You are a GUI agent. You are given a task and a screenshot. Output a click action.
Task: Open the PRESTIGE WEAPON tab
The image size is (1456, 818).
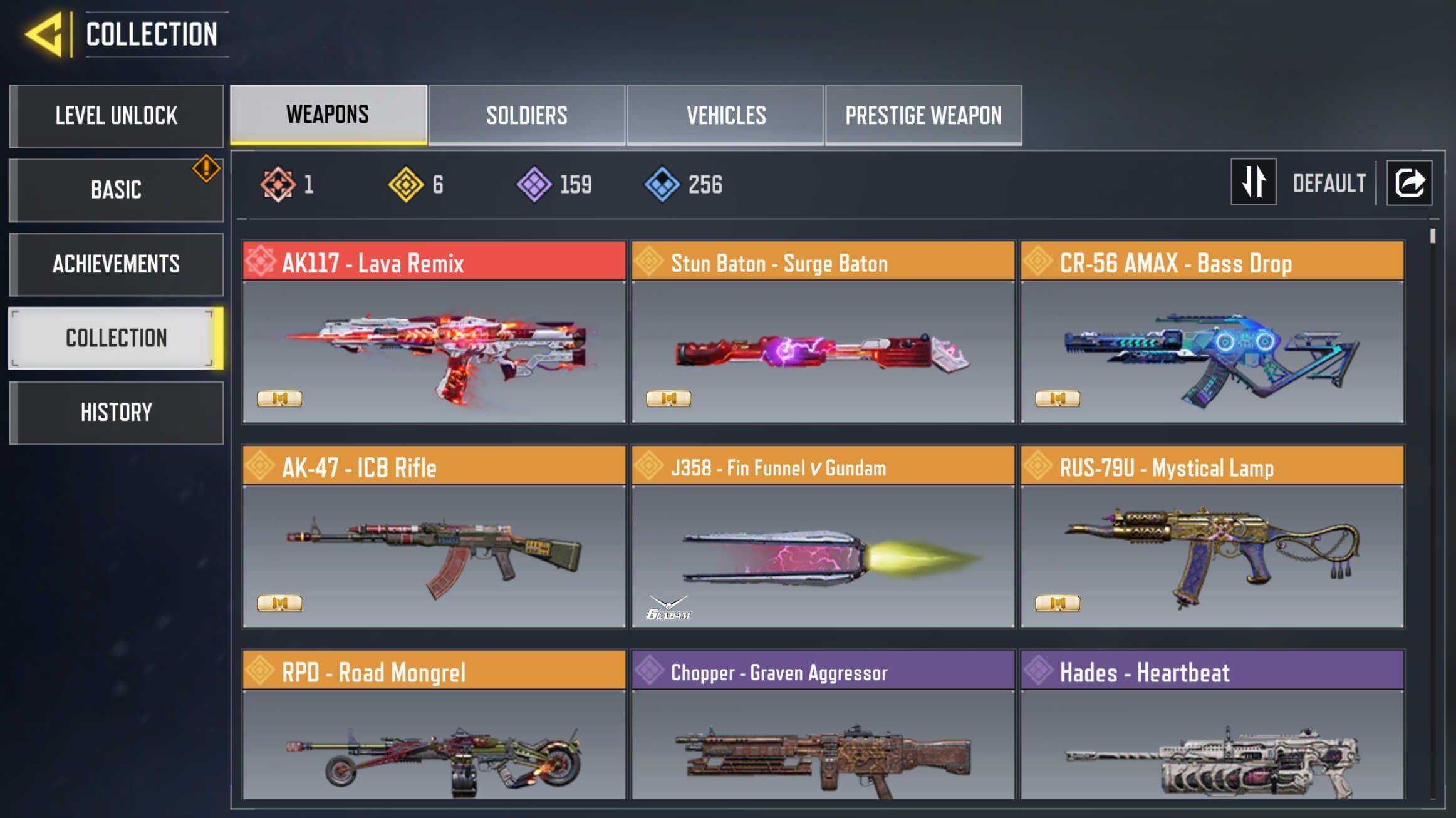click(x=923, y=115)
